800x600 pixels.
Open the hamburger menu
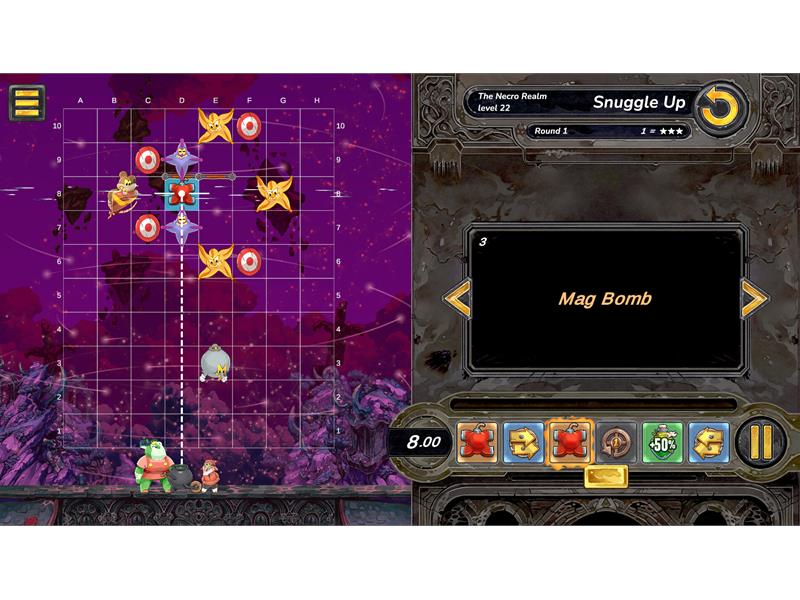pos(27,102)
